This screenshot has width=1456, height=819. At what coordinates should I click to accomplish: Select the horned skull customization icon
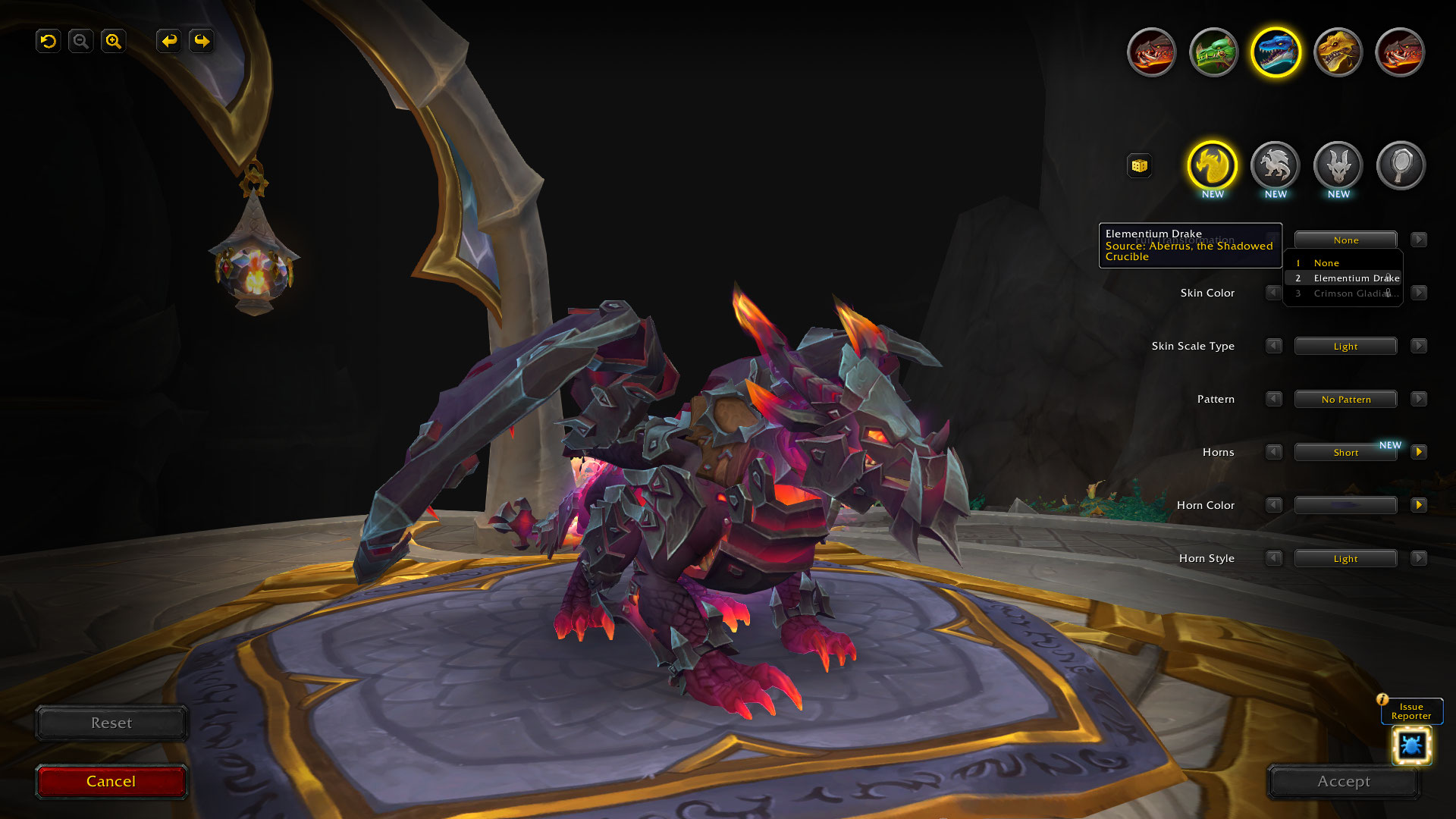(x=1337, y=165)
